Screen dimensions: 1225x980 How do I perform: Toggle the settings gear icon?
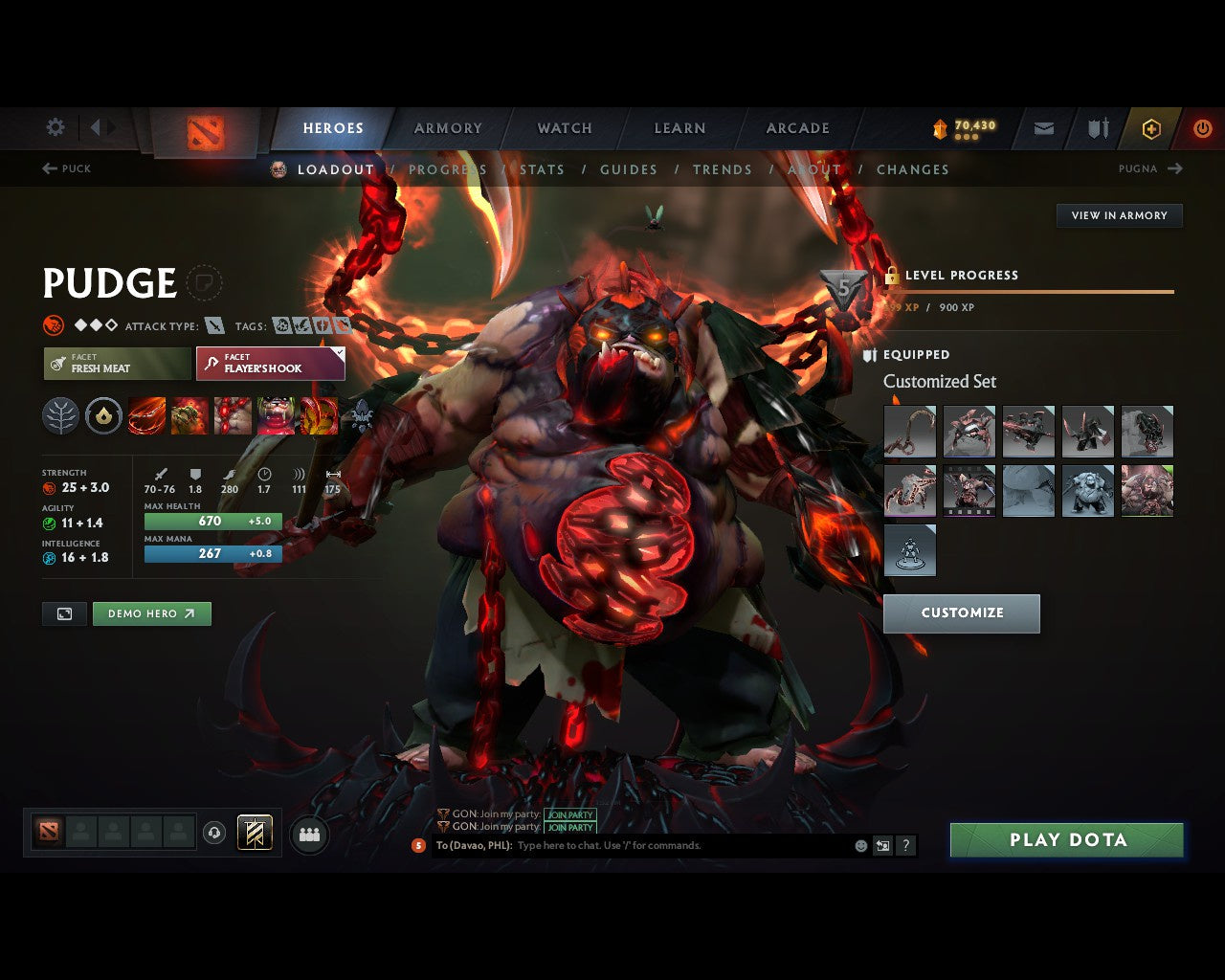tap(55, 127)
